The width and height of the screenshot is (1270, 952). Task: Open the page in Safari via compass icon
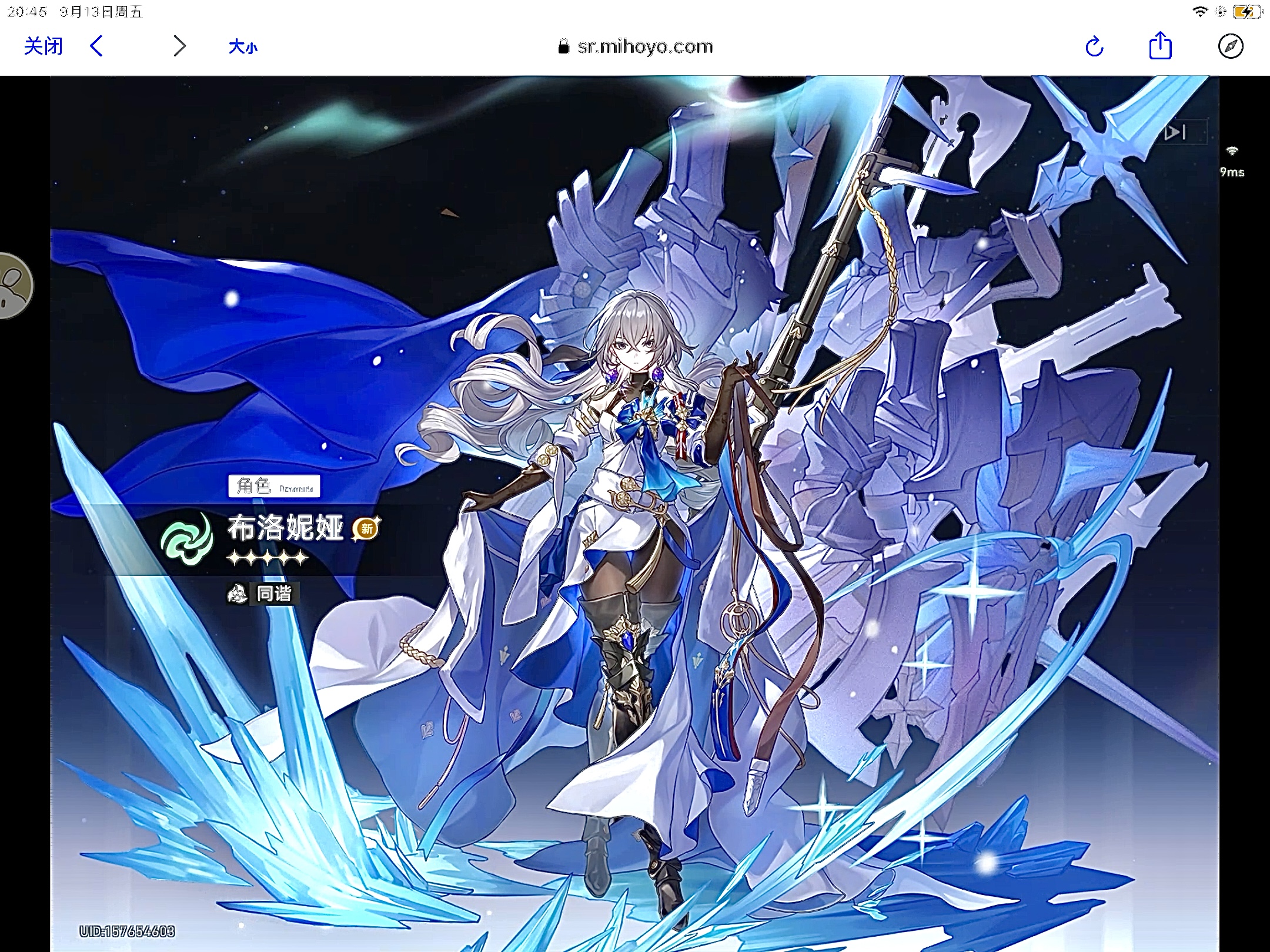point(1230,46)
